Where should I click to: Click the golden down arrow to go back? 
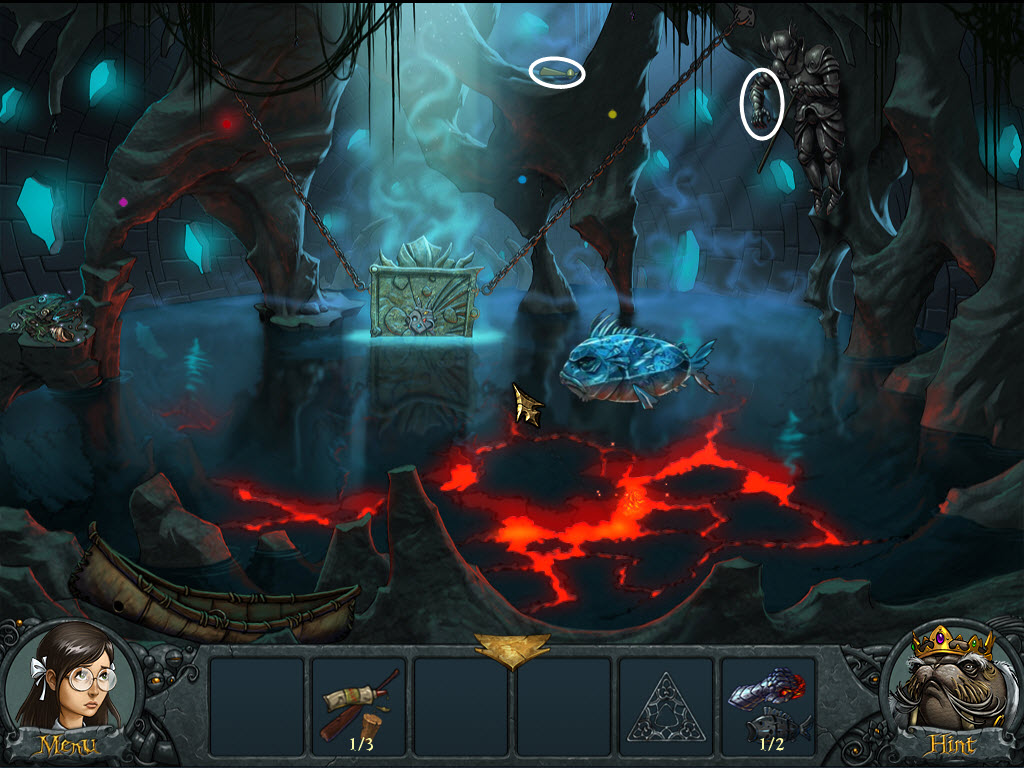[x=512, y=650]
